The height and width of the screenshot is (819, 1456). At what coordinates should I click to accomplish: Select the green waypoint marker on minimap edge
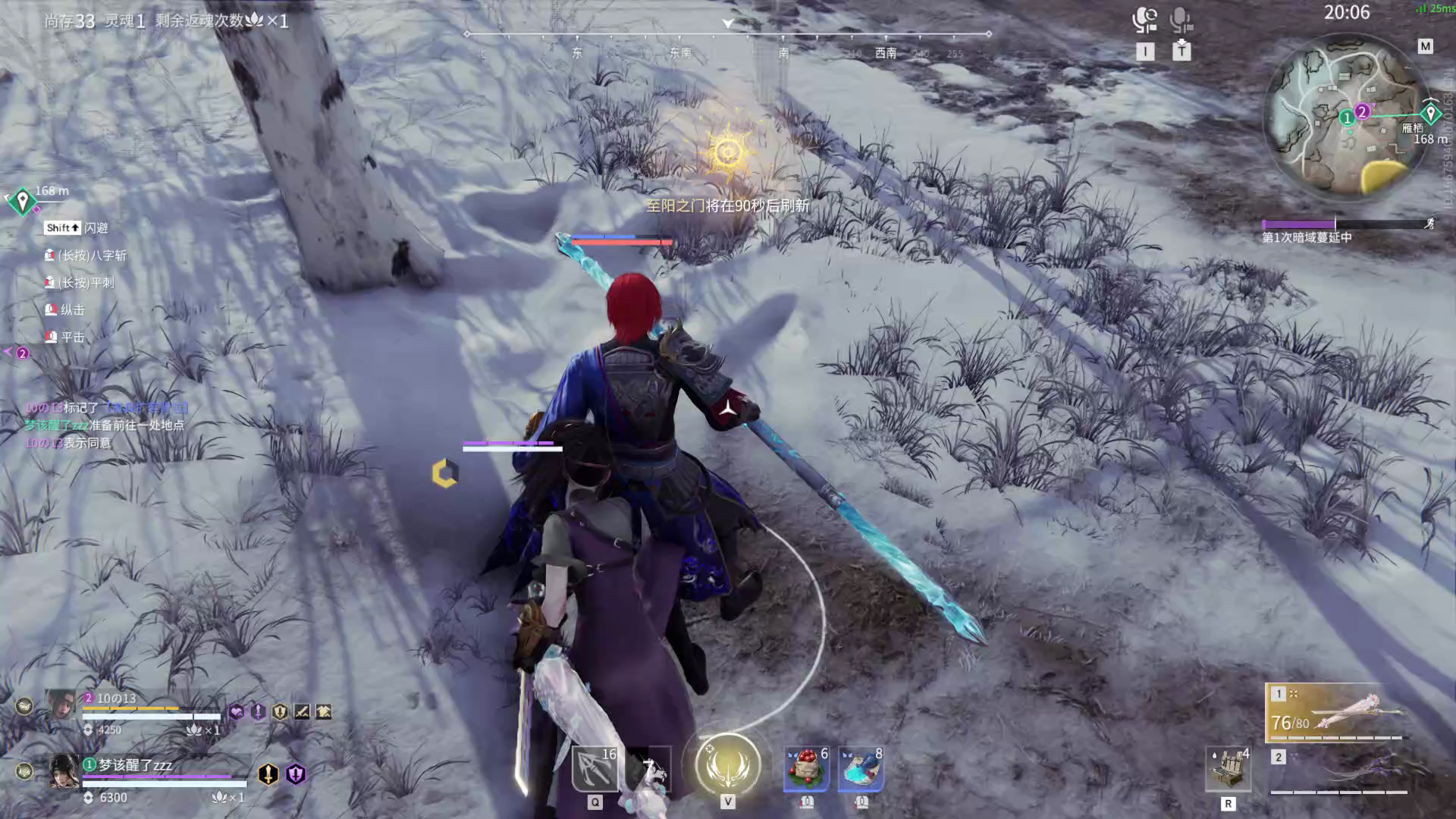click(x=1430, y=114)
